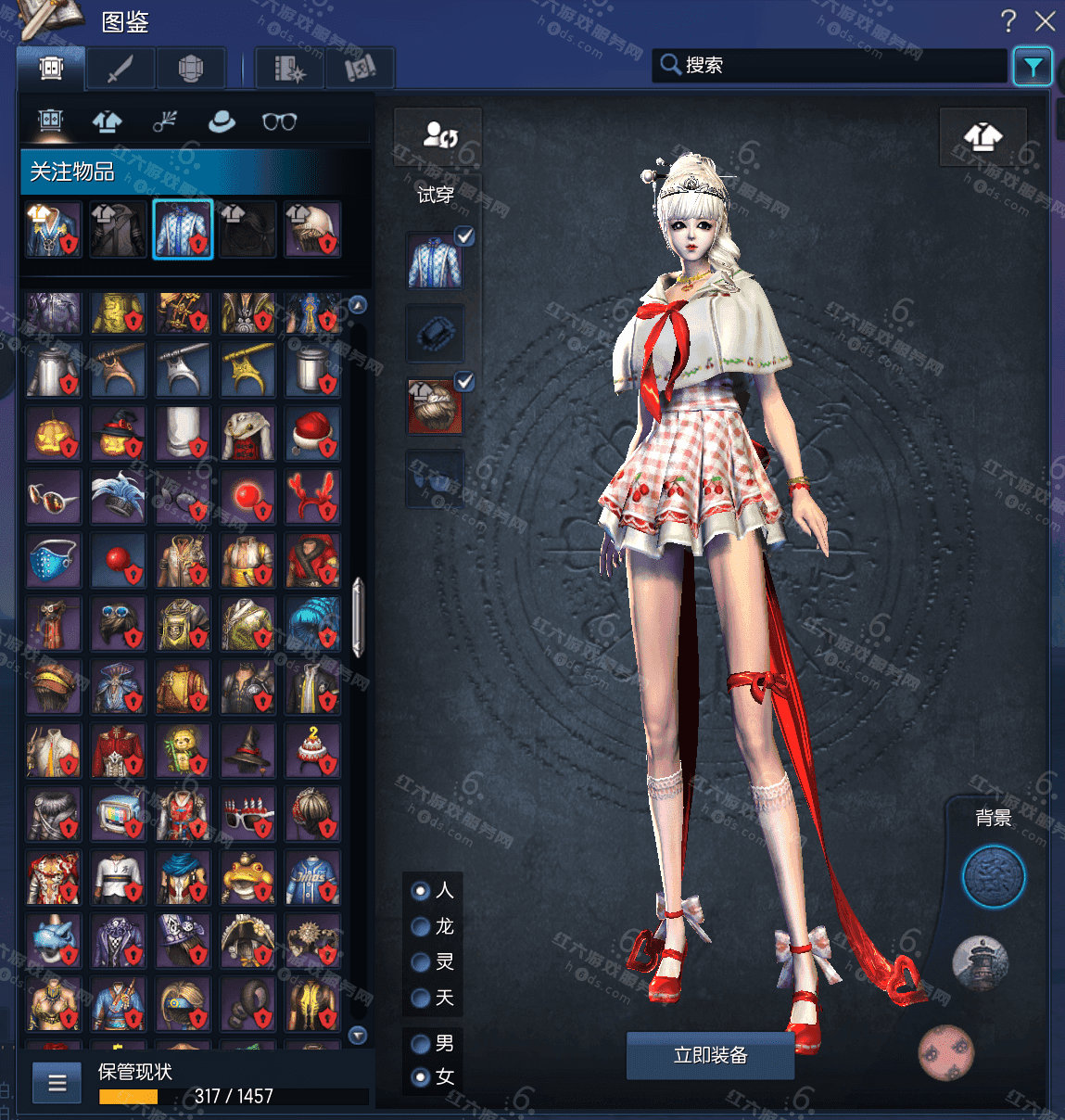Switch to the weapon sword tab

tap(120, 69)
